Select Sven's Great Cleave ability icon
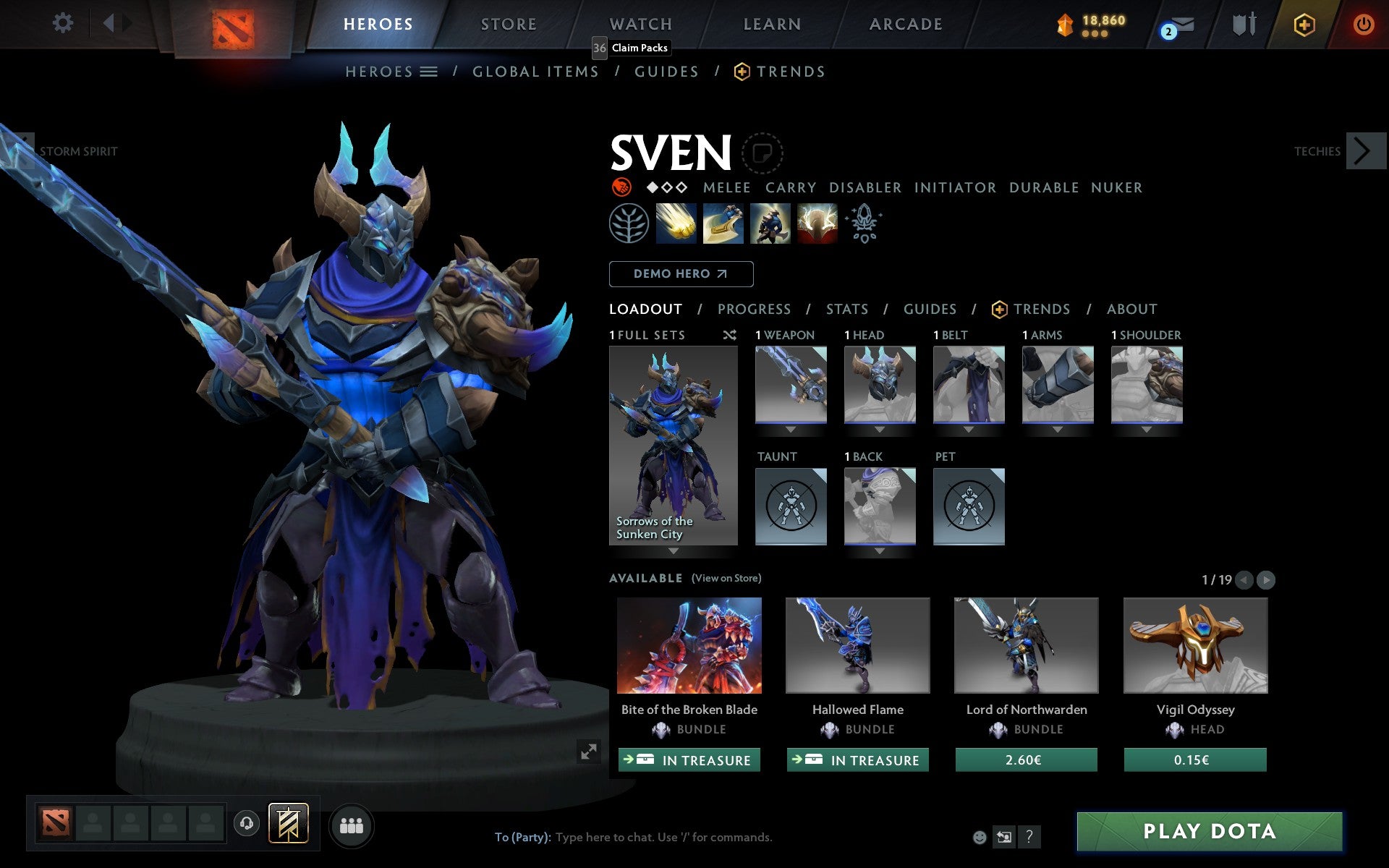 [723, 224]
